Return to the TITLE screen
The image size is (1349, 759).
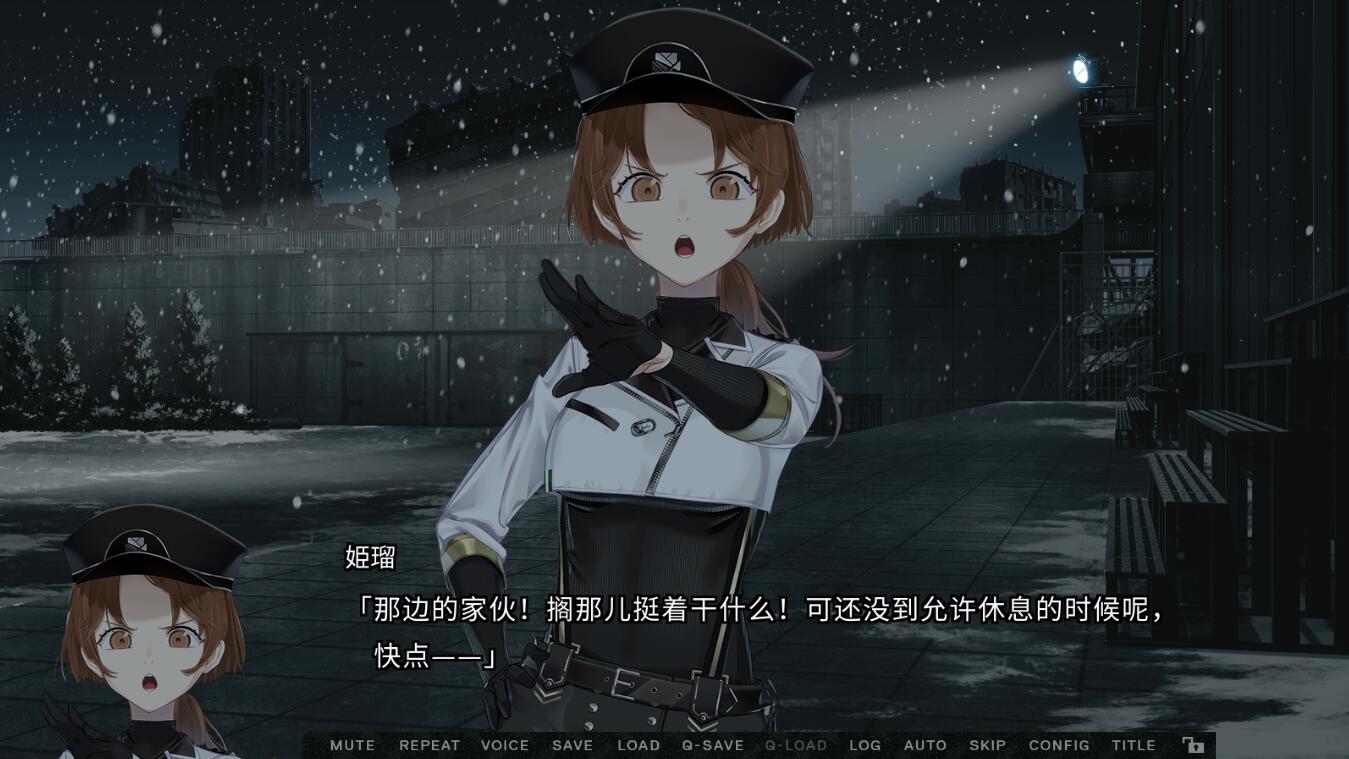click(1133, 745)
